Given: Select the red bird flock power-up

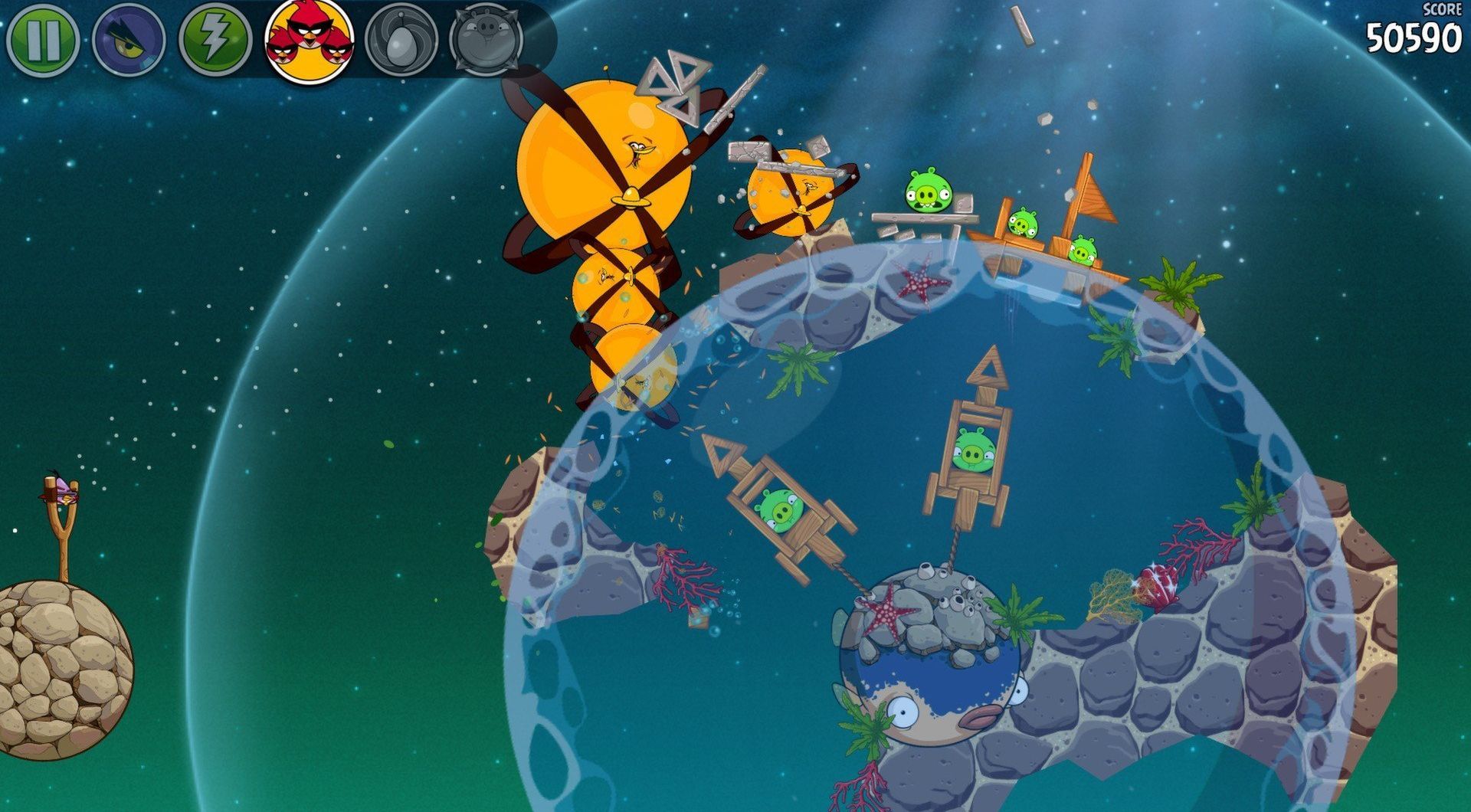Looking at the screenshot, I should pyautogui.click(x=310, y=40).
